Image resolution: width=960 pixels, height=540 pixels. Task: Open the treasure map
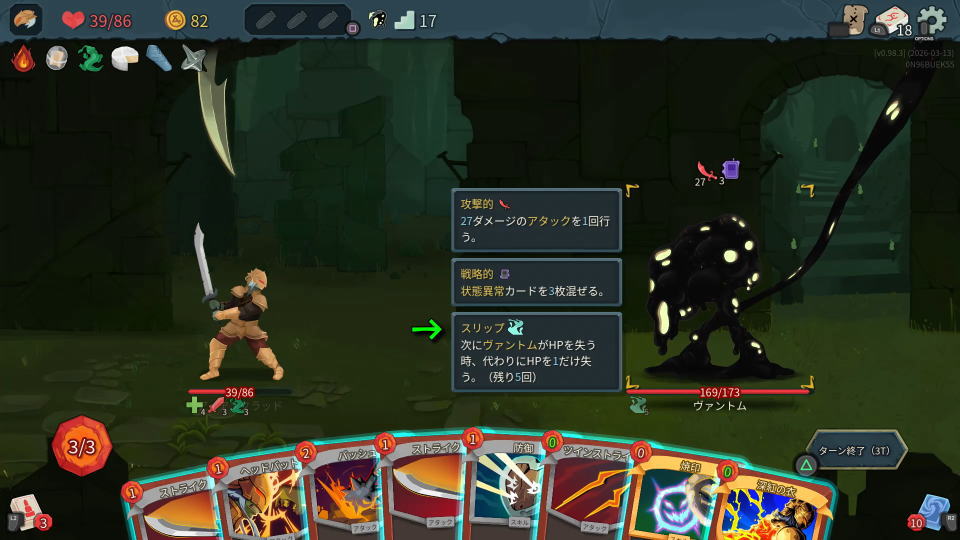pos(853,20)
